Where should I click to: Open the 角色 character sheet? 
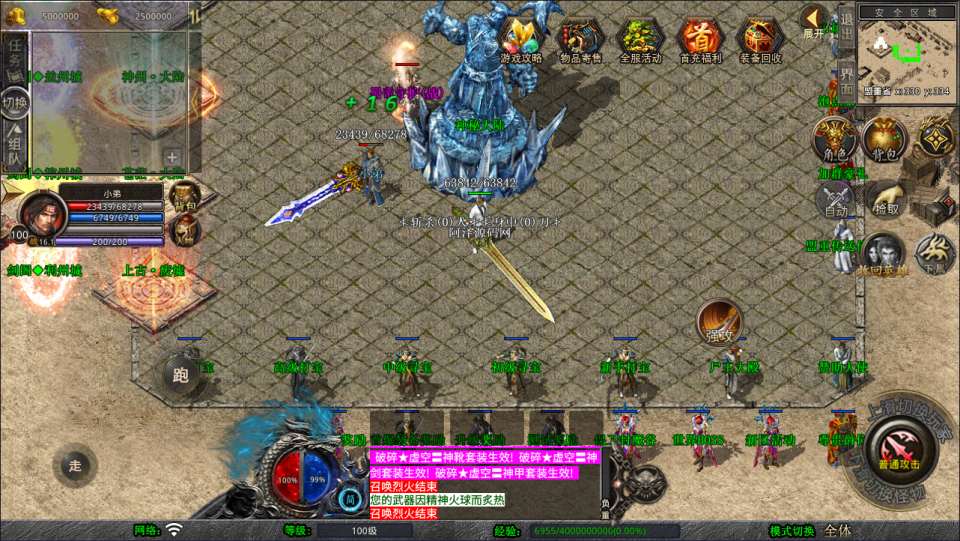pyautogui.click(x=833, y=137)
